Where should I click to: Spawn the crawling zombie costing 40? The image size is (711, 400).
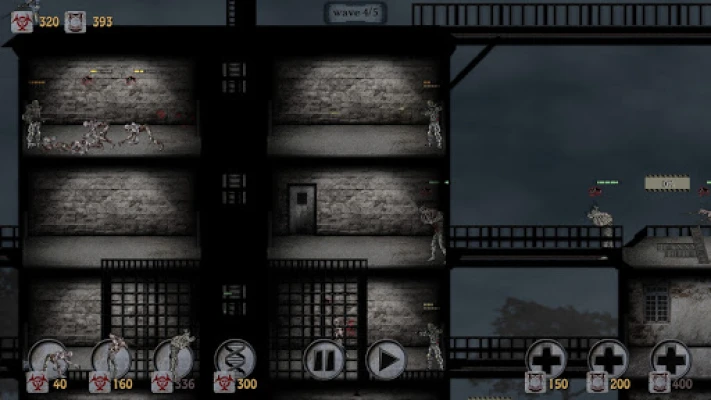tap(48, 358)
